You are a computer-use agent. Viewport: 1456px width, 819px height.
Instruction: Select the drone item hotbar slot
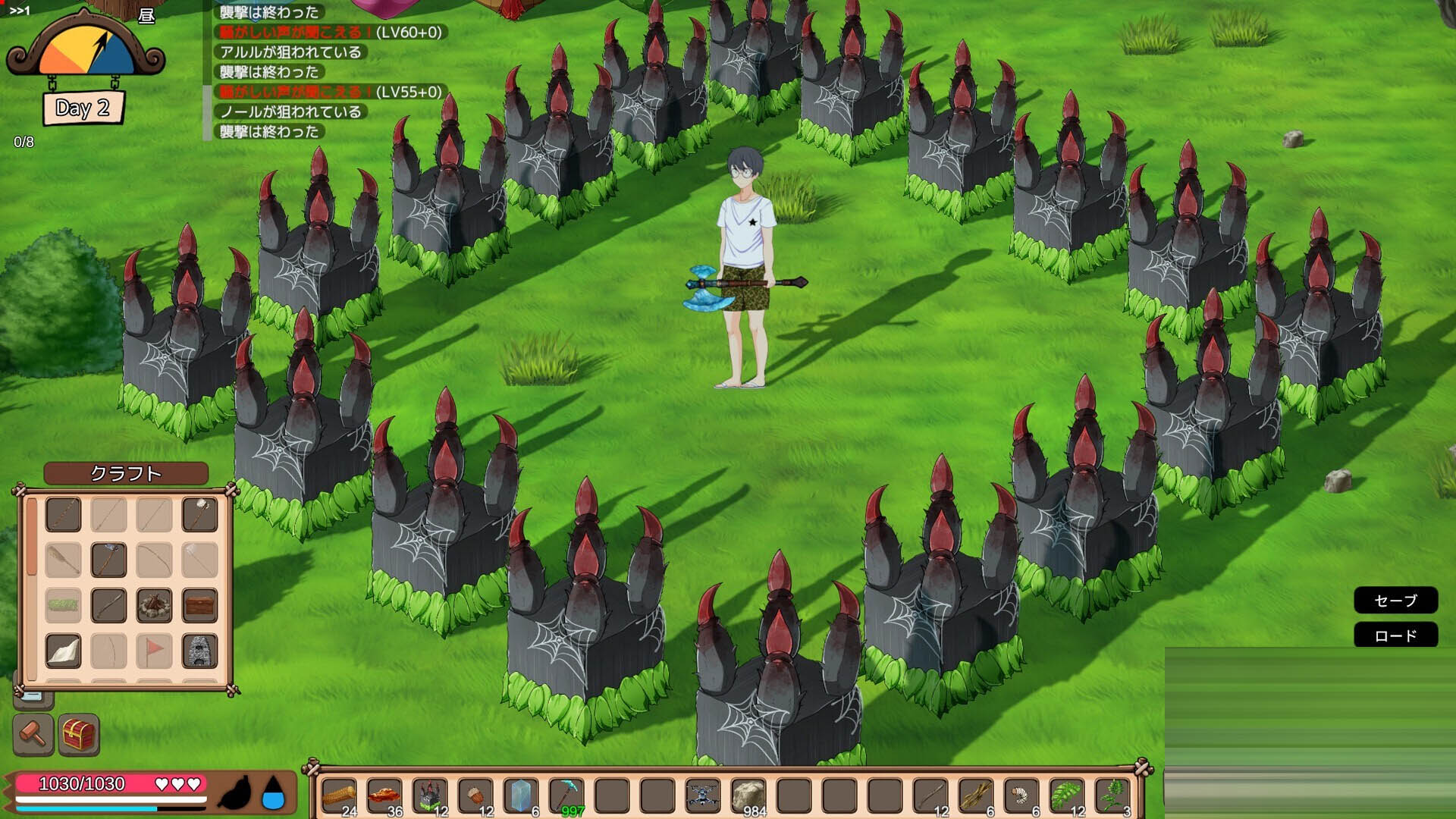coord(703,796)
